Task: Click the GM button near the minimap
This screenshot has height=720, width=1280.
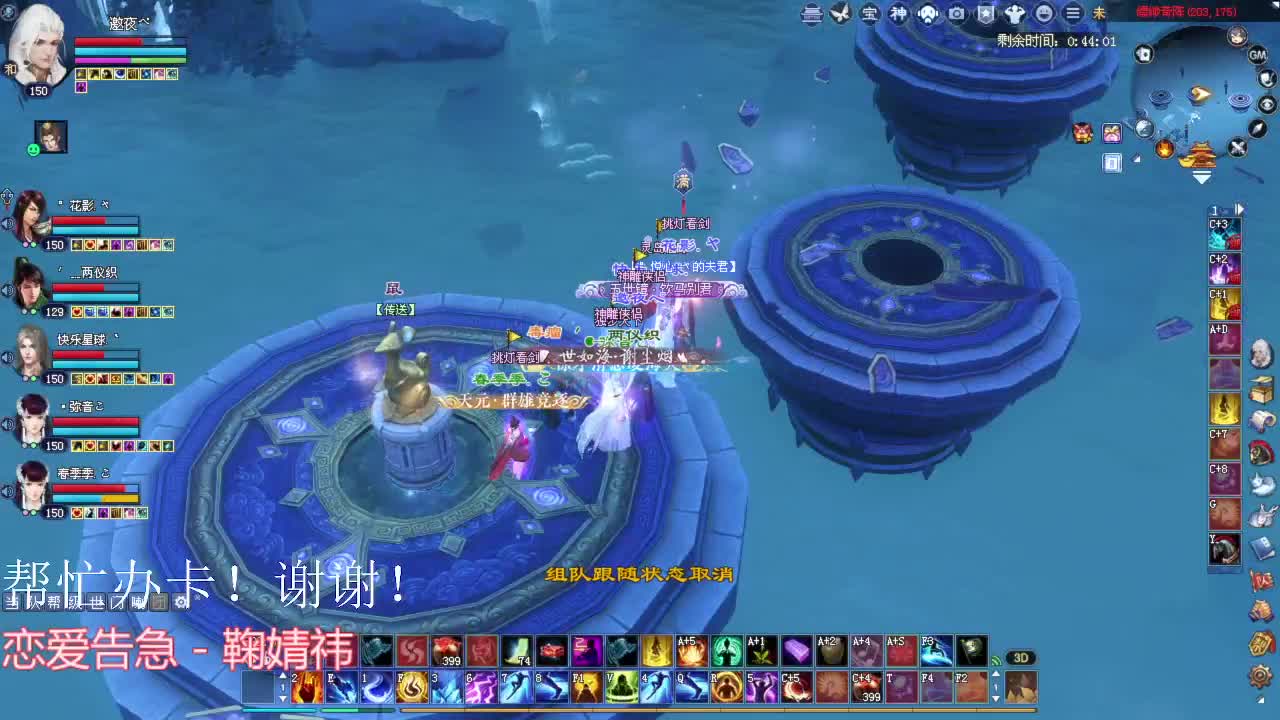Action: click(x=1258, y=55)
